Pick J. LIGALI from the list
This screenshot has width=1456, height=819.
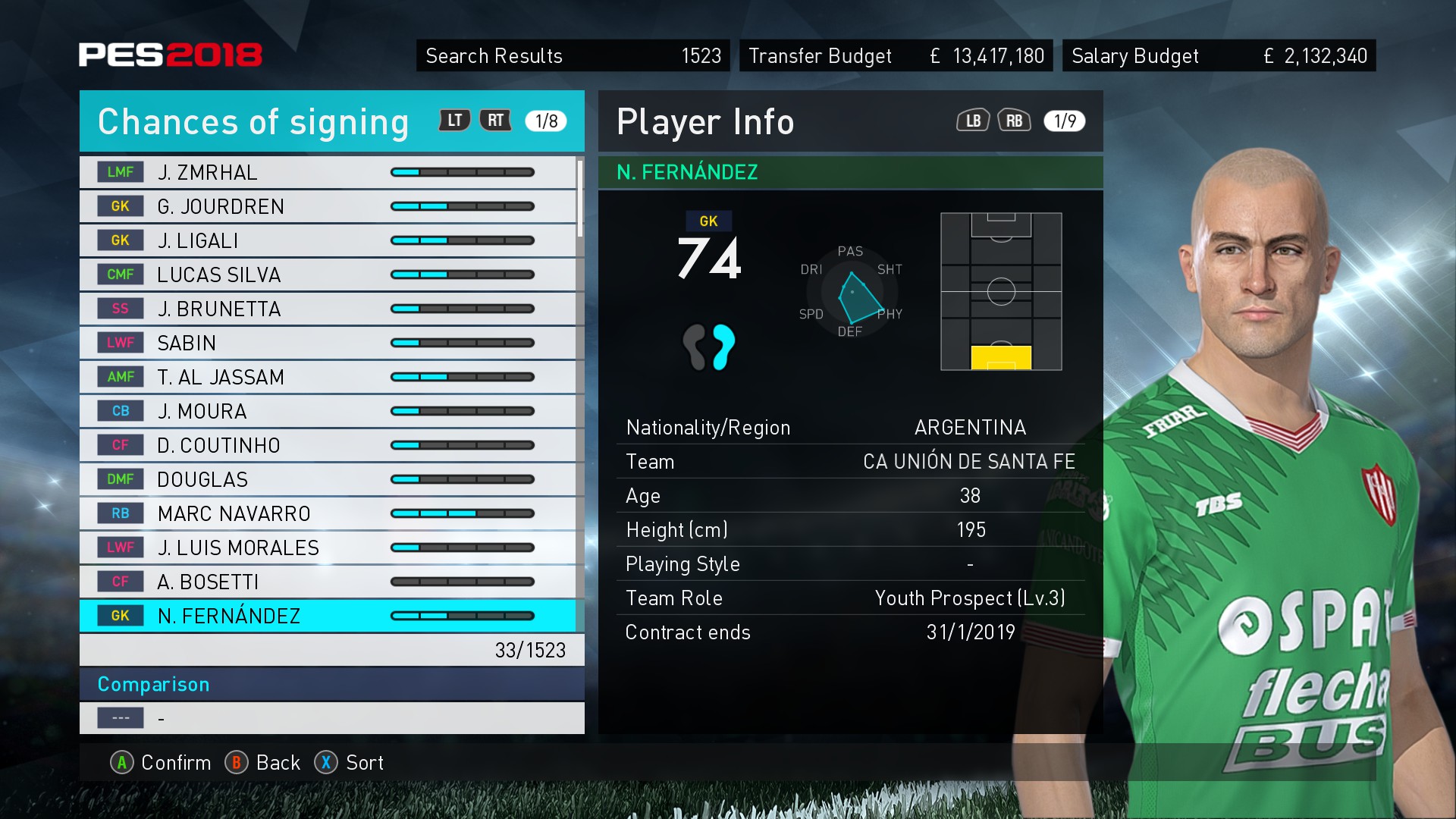(x=328, y=240)
